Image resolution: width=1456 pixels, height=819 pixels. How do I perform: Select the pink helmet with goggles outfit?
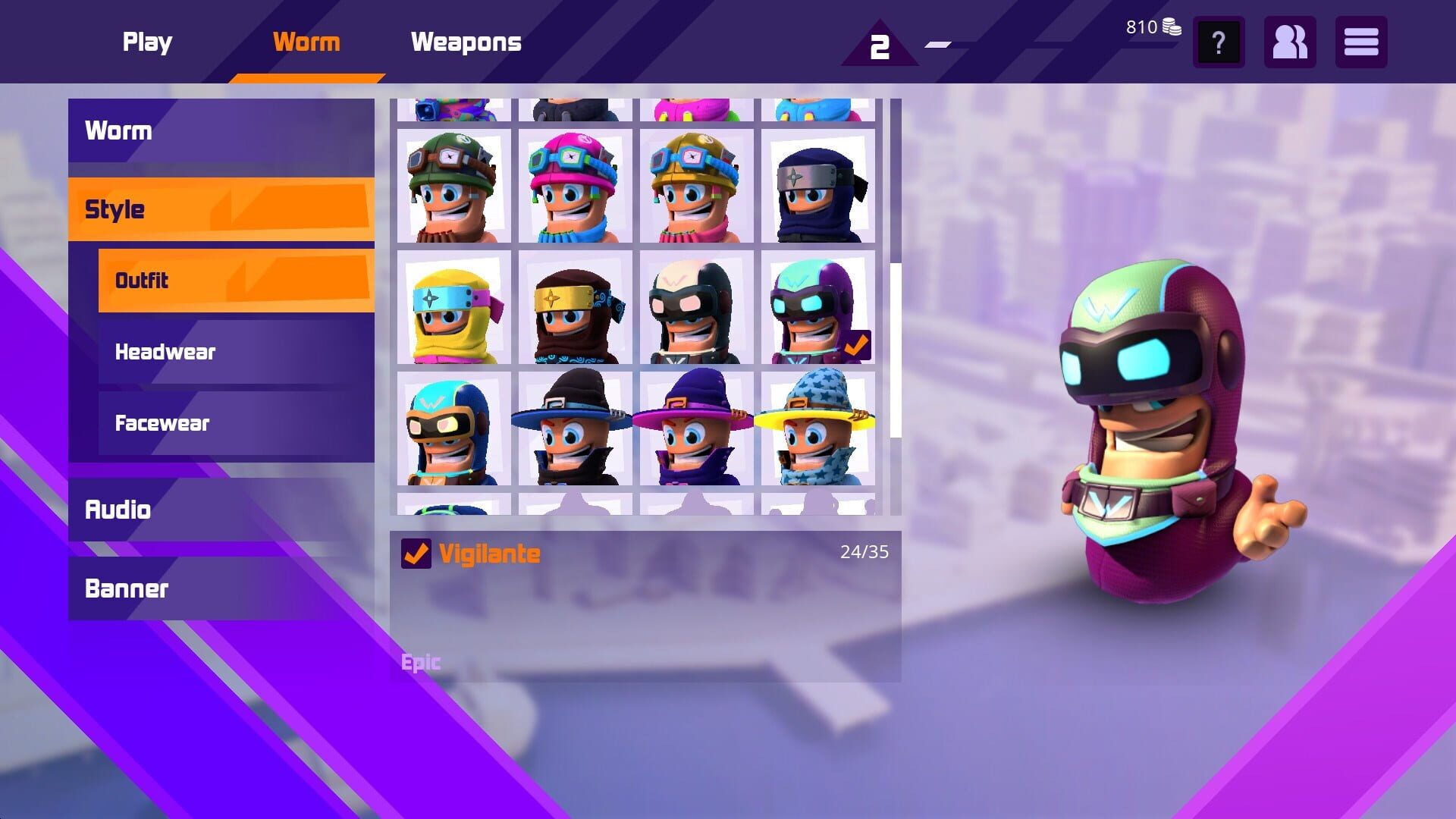[x=575, y=186]
